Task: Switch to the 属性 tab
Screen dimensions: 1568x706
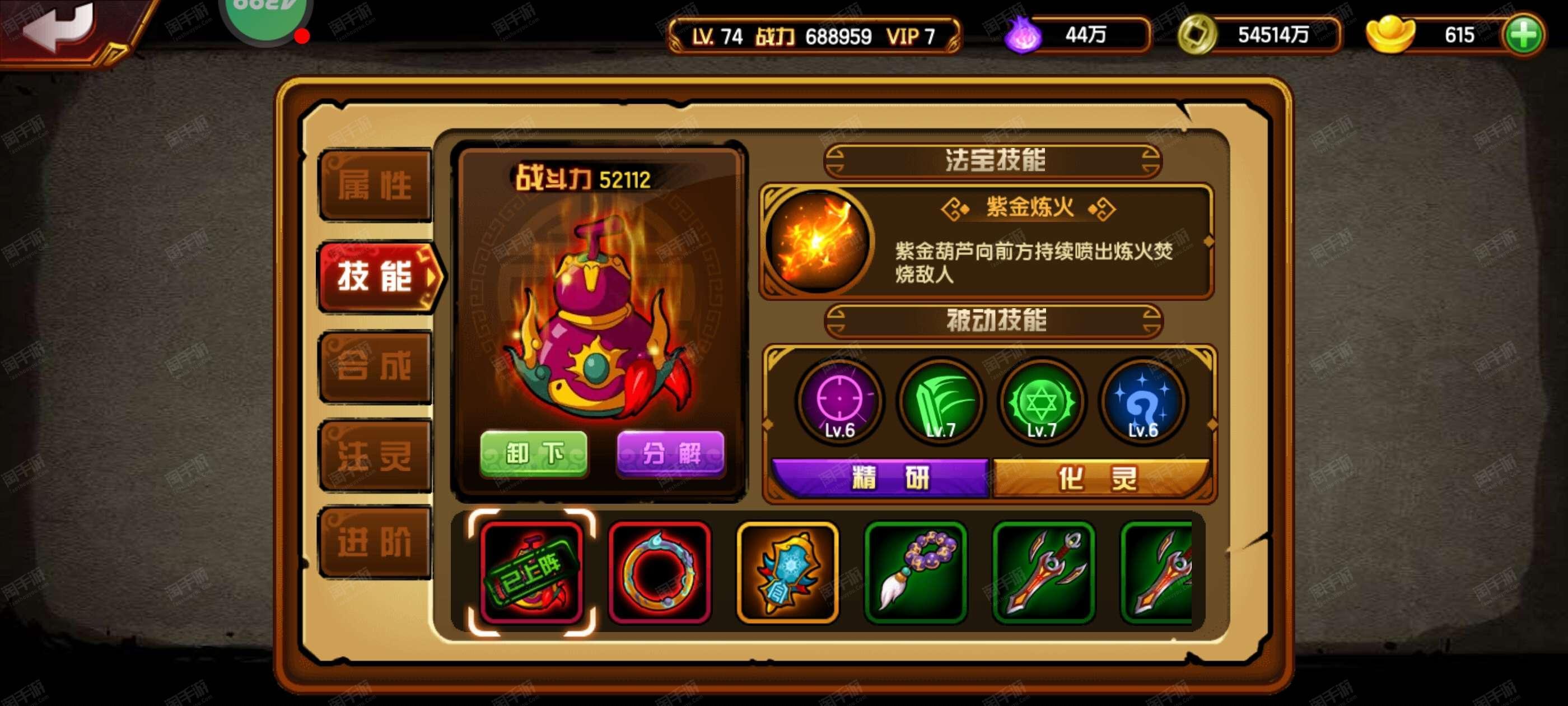Action: [376, 187]
